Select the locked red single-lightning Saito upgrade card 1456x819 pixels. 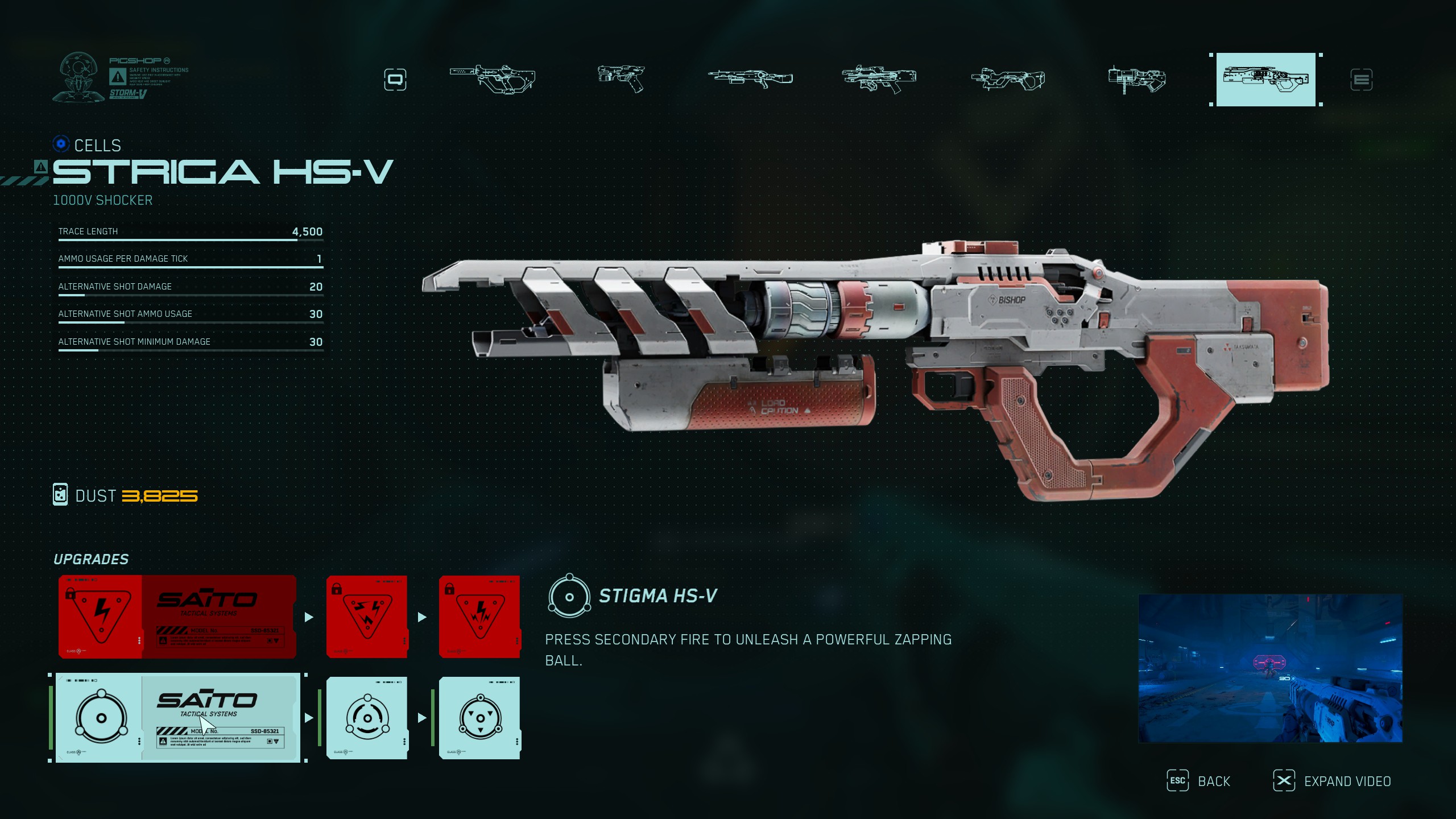click(177, 617)
